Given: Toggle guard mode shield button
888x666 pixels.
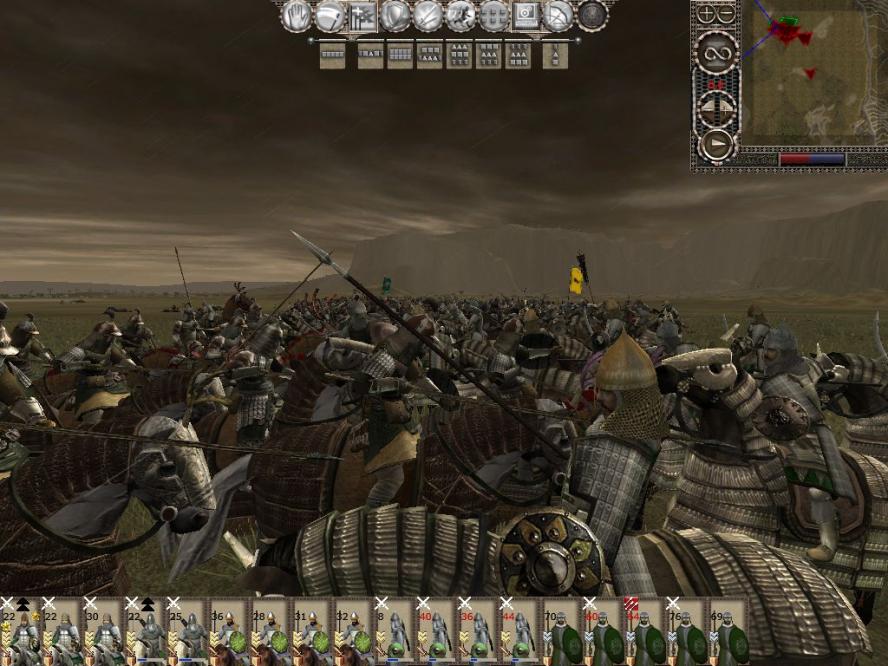Looking at the screenshot, I should (396, 16).
